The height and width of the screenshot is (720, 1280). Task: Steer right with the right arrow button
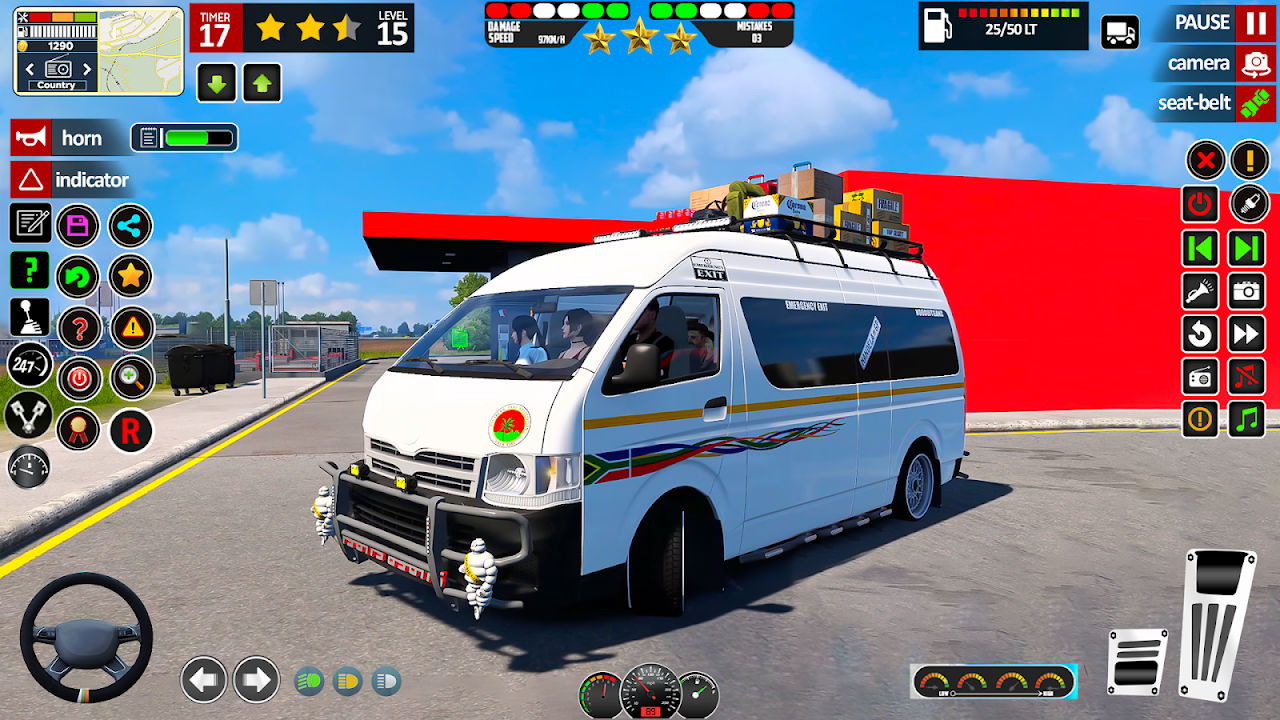(x=256, y=681)
